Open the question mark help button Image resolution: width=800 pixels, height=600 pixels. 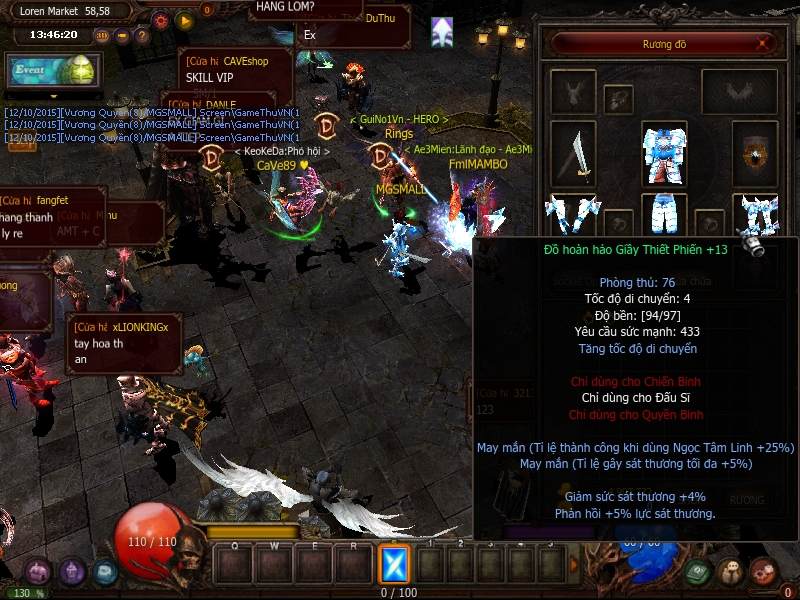(142, 35)
